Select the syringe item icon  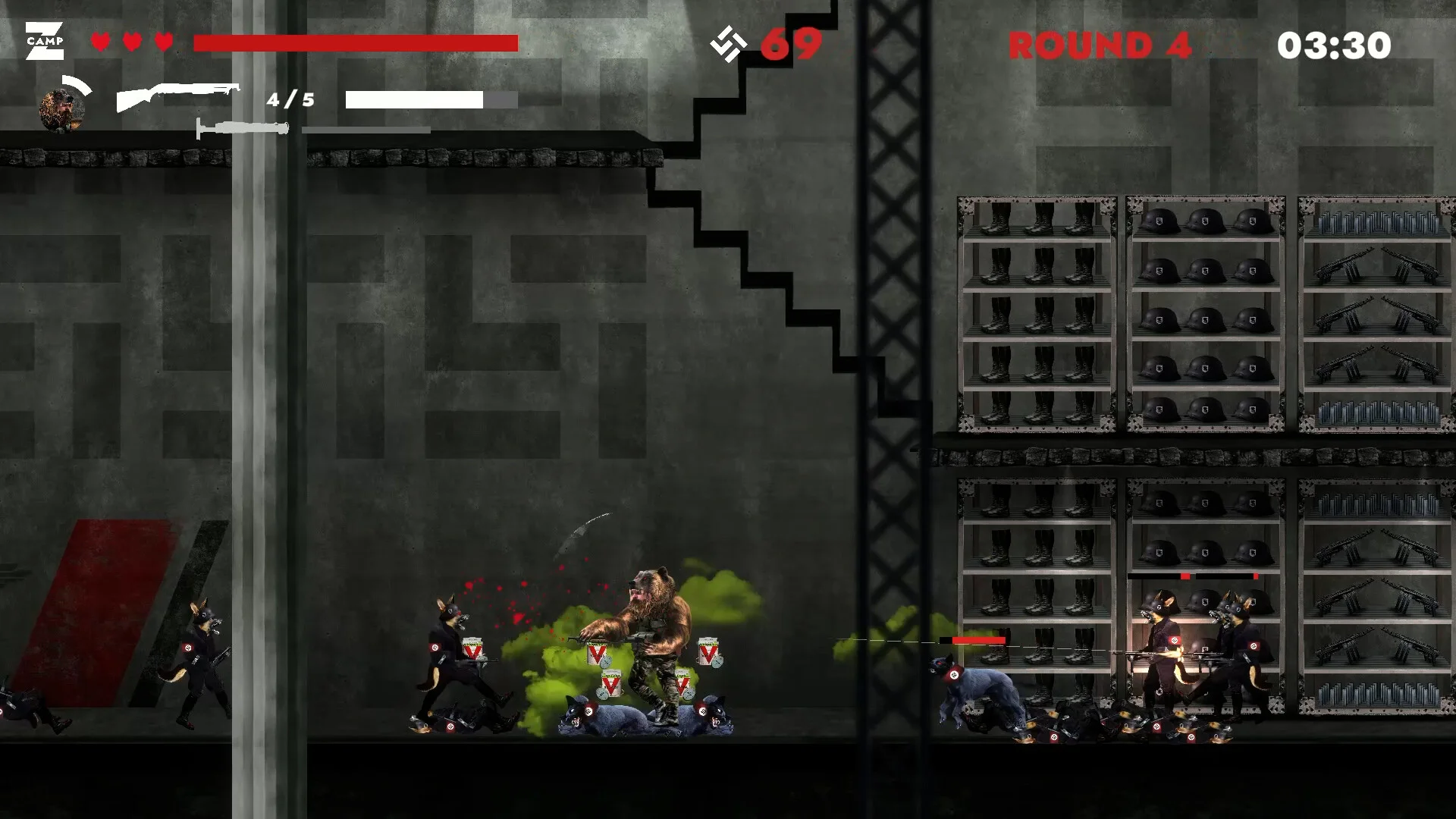click(243, 128)
